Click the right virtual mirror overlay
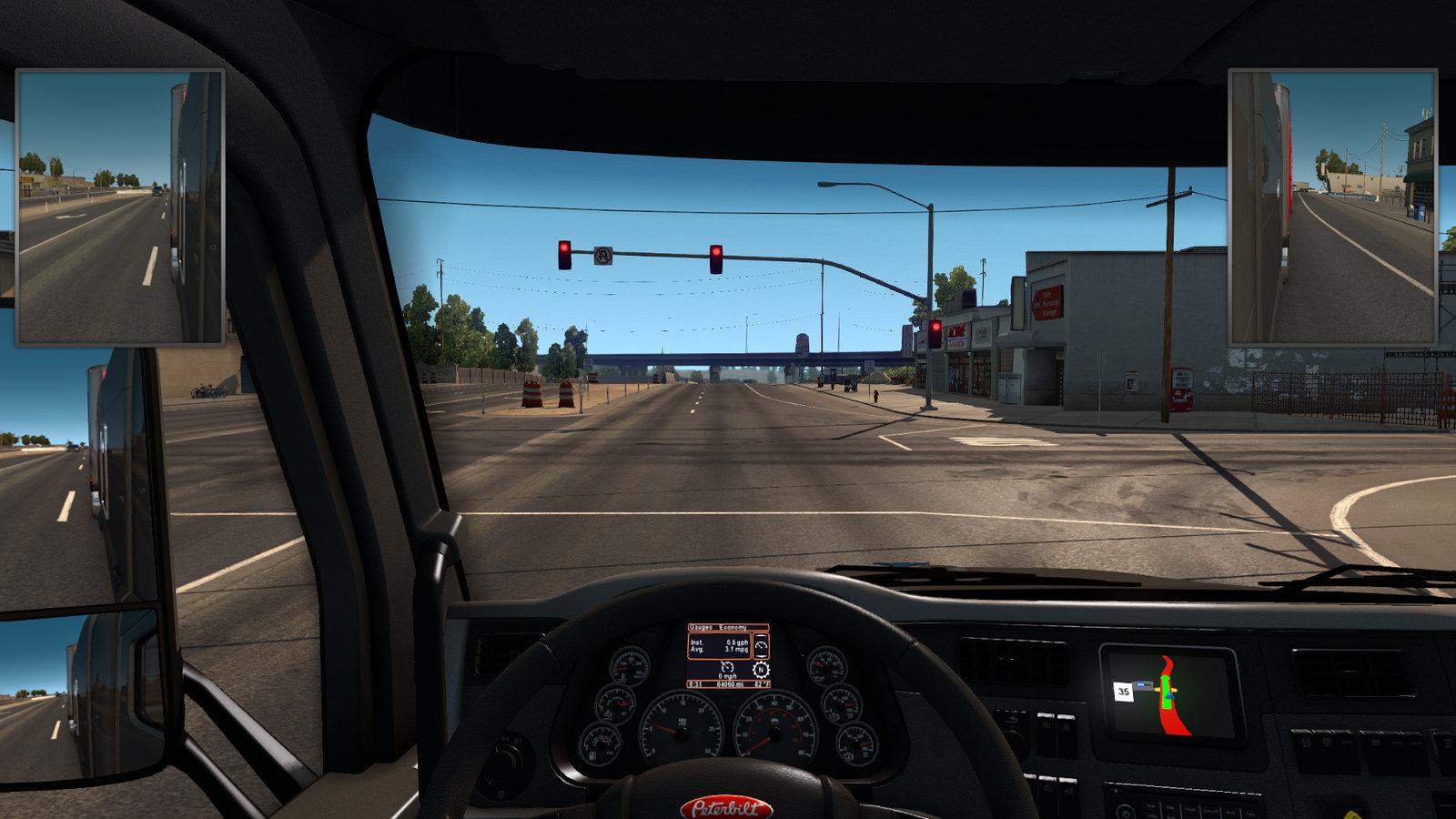This screenshot has height=819, width=1456. tap(1332, 207)
